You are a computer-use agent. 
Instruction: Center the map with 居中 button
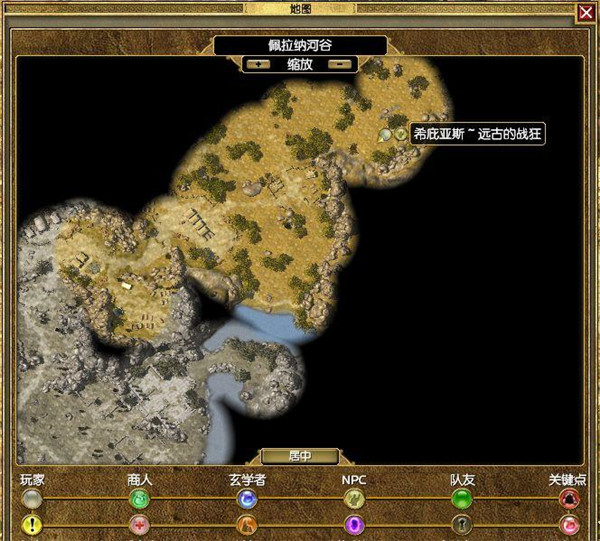[300, 456]
